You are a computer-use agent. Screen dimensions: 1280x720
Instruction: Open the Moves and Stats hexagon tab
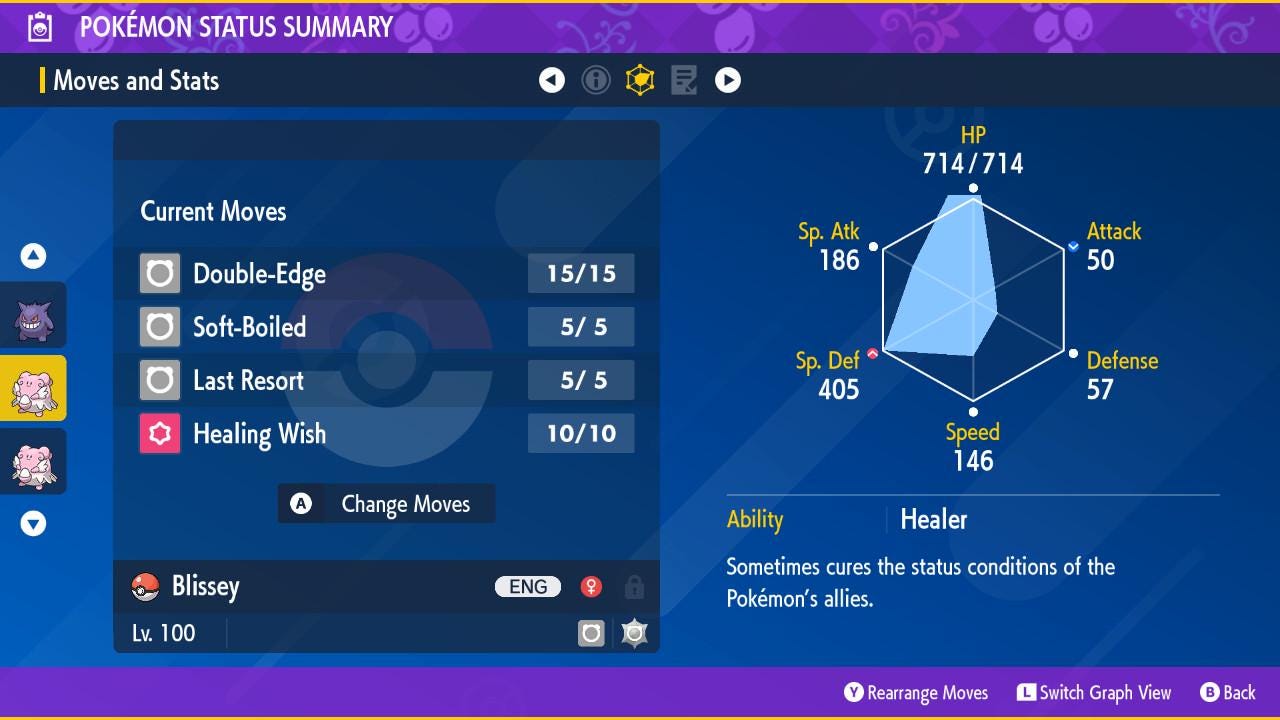(x=640, y=81)
